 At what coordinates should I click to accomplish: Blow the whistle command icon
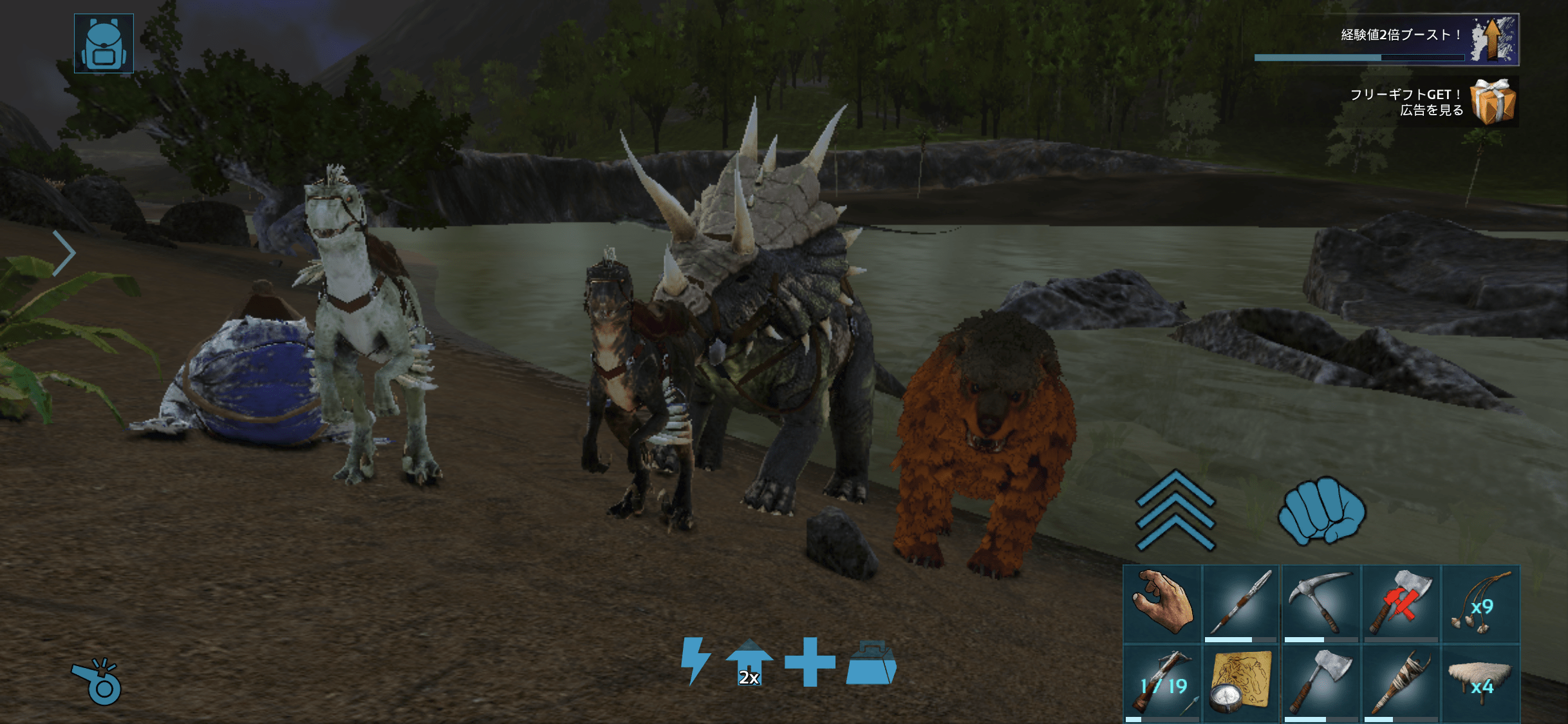97,682
